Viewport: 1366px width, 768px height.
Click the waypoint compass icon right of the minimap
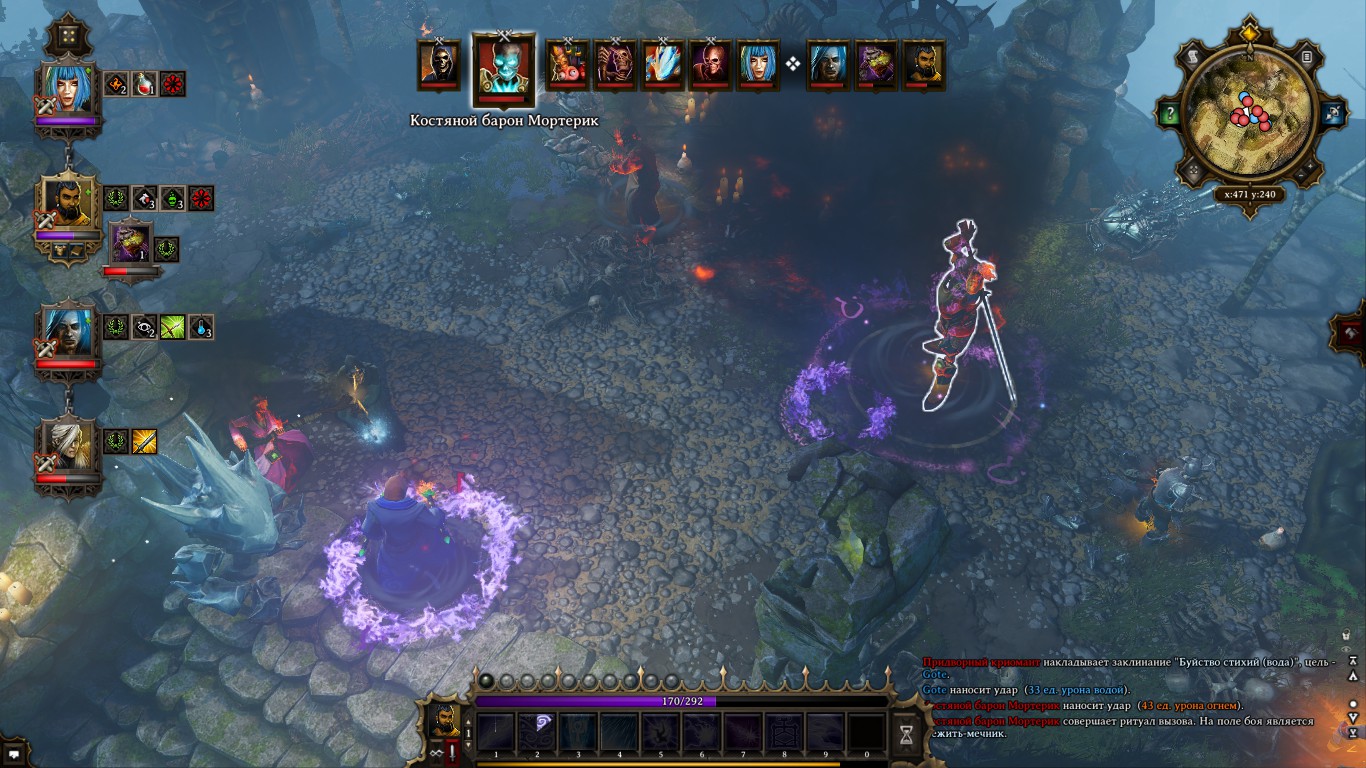point(1333,113)
